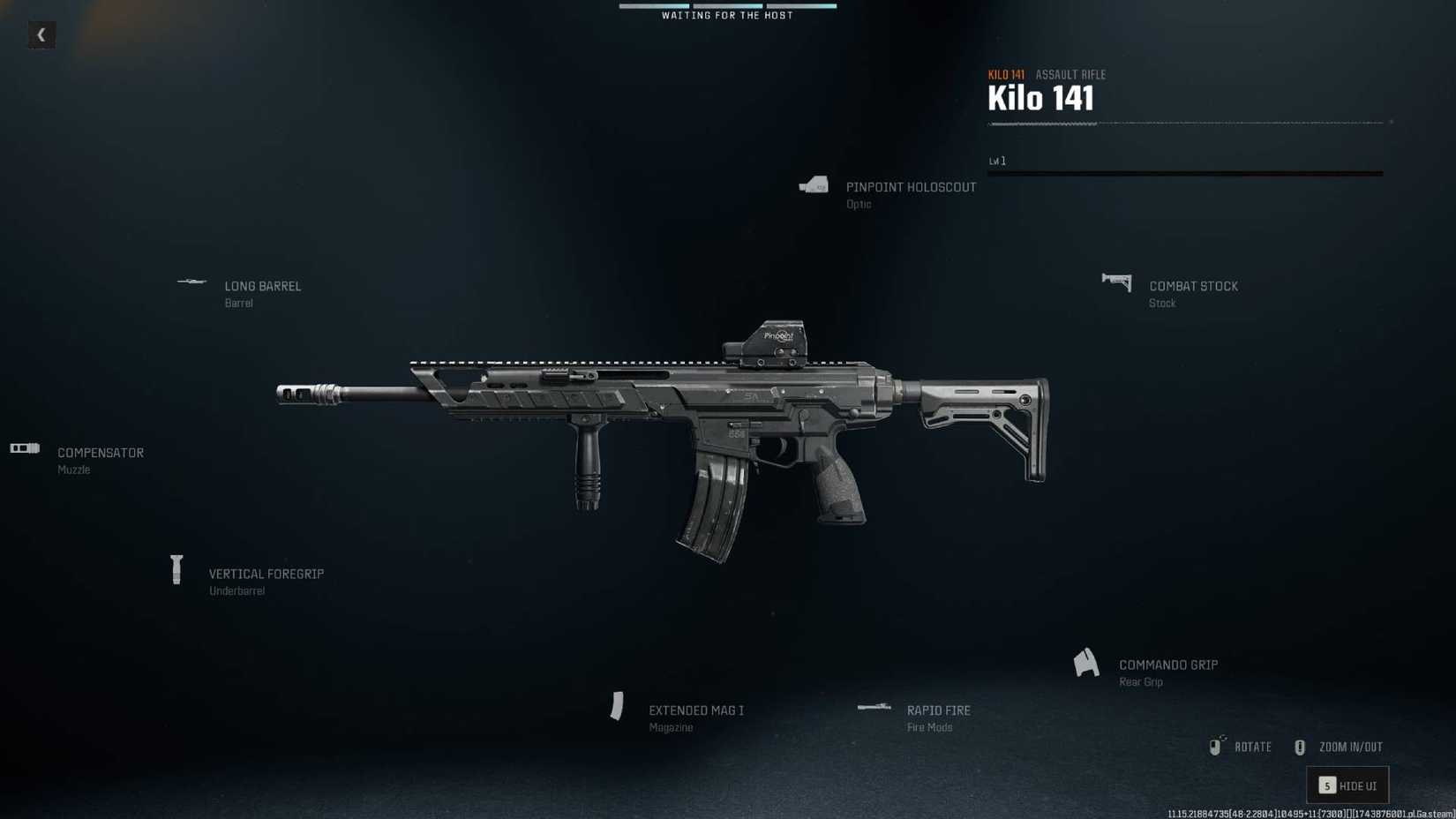Open the Long Barrel attachment slot

(x=262, y=287)
